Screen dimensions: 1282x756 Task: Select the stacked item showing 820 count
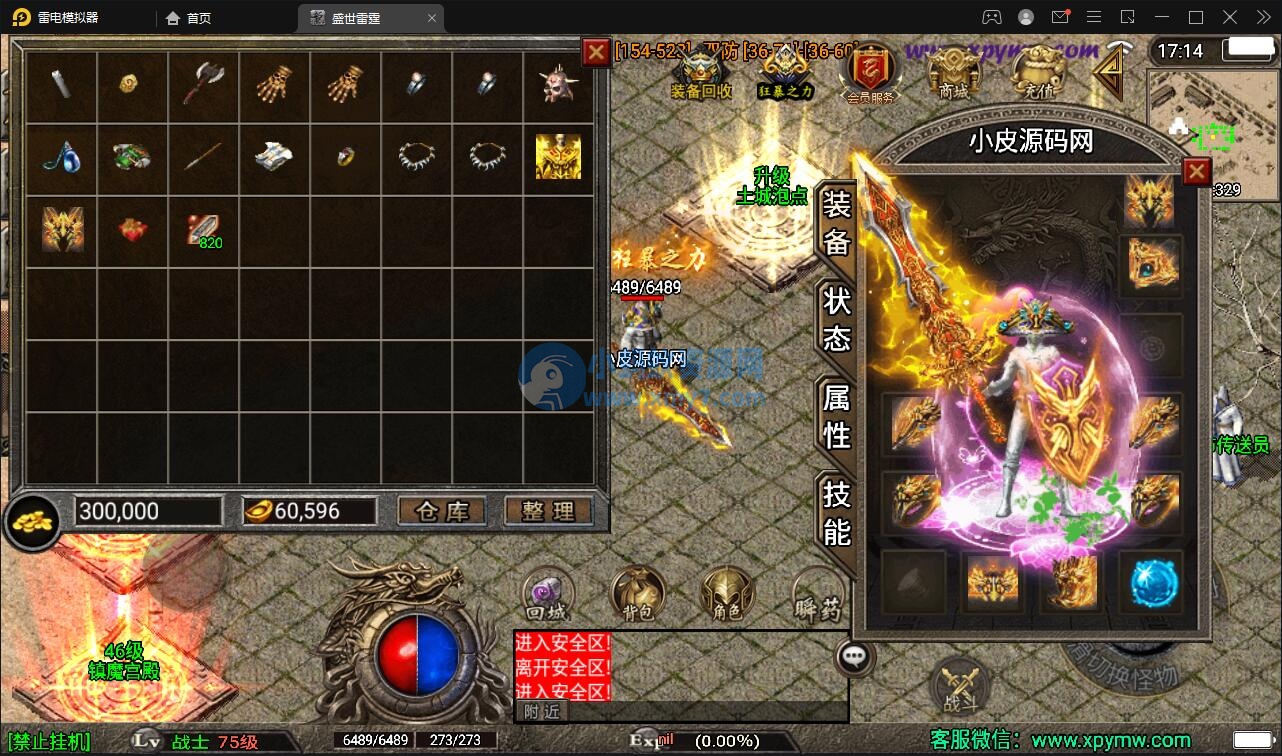(x=204, y=228)
